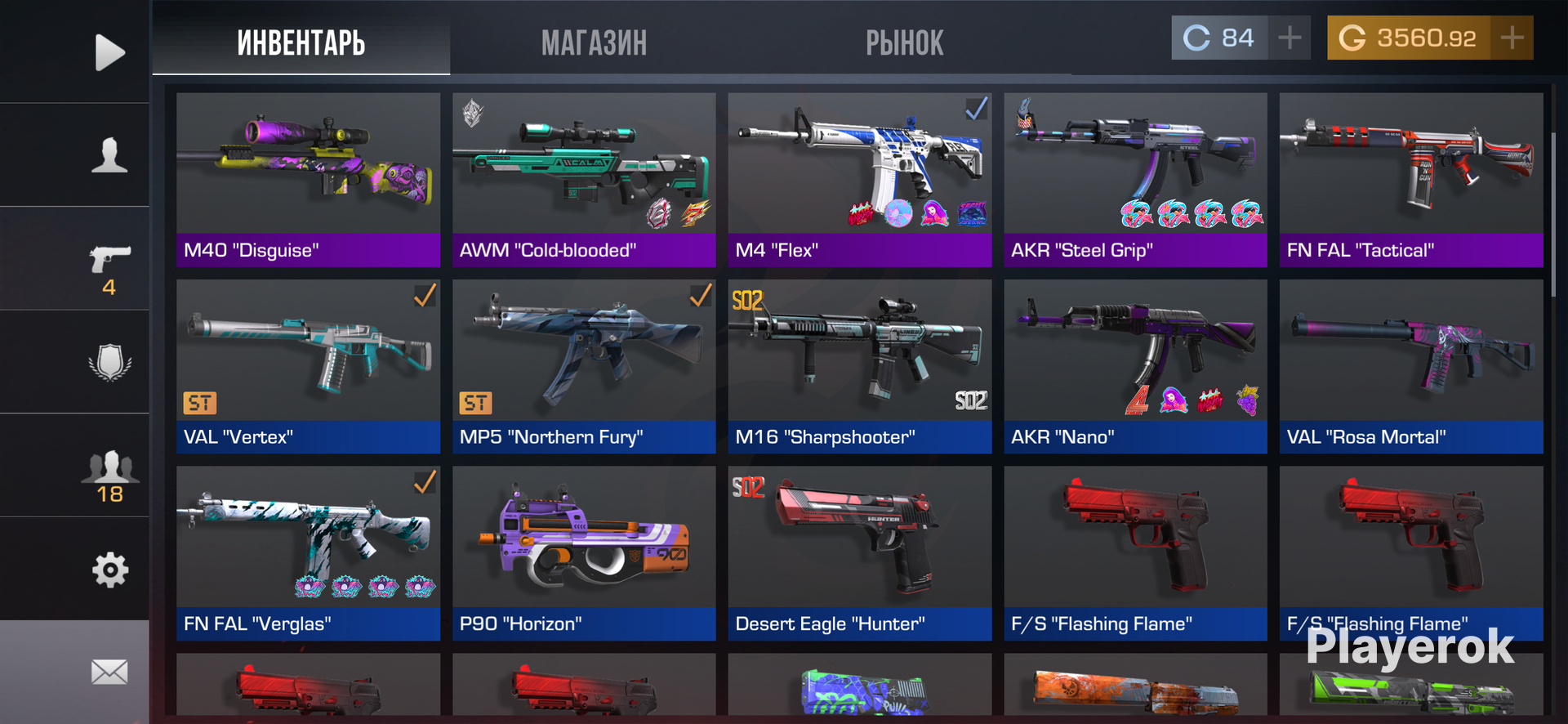Select the Инвентарь tab
1568x724 pixels.
[x=301, y=42]
